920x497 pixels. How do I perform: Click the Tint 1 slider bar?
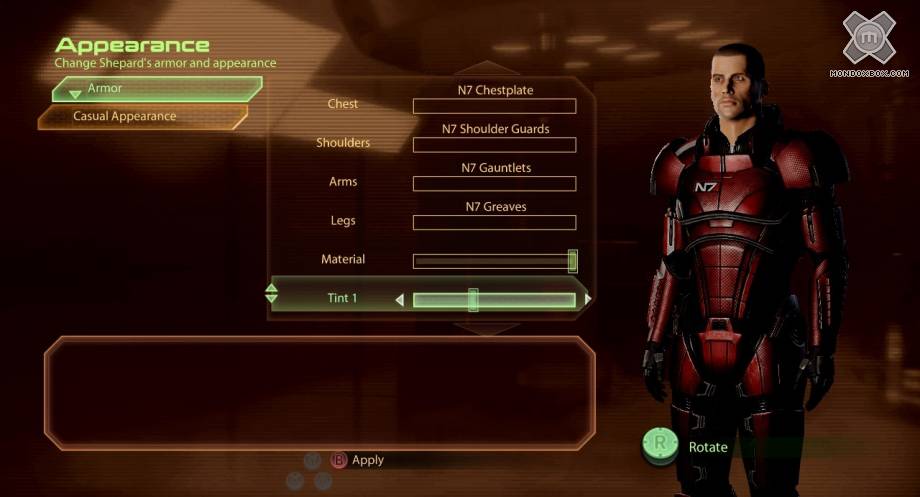pyautogui.click(x=495, y=299)
